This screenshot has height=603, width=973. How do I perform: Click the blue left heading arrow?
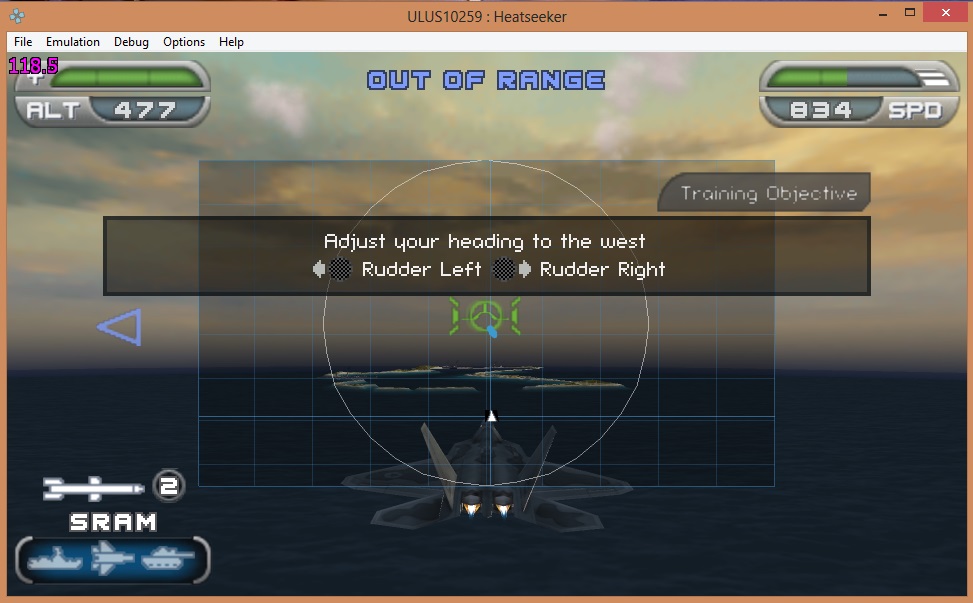[120, 327]
